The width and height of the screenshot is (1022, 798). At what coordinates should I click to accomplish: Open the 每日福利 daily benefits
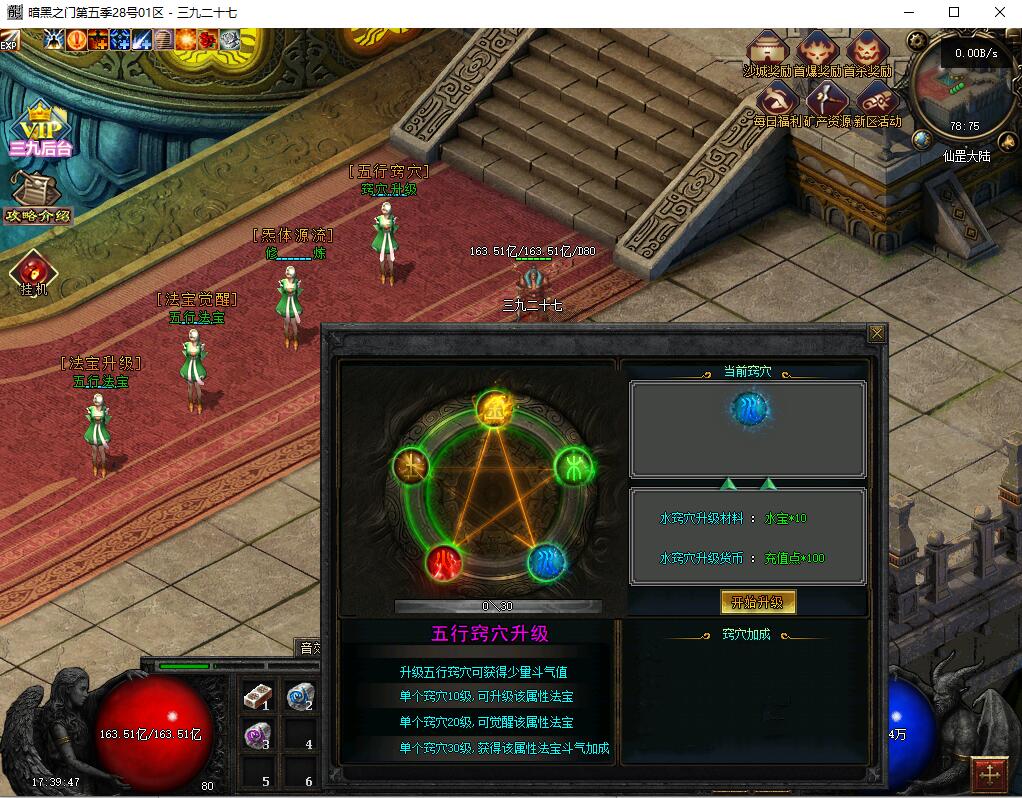777,102
